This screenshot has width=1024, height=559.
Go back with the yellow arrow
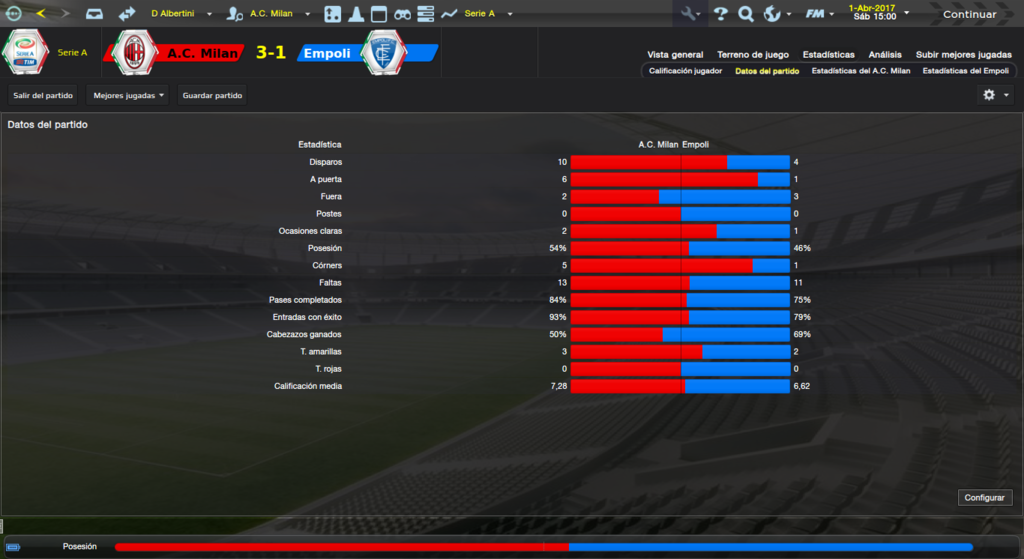[x=39, y=14]
